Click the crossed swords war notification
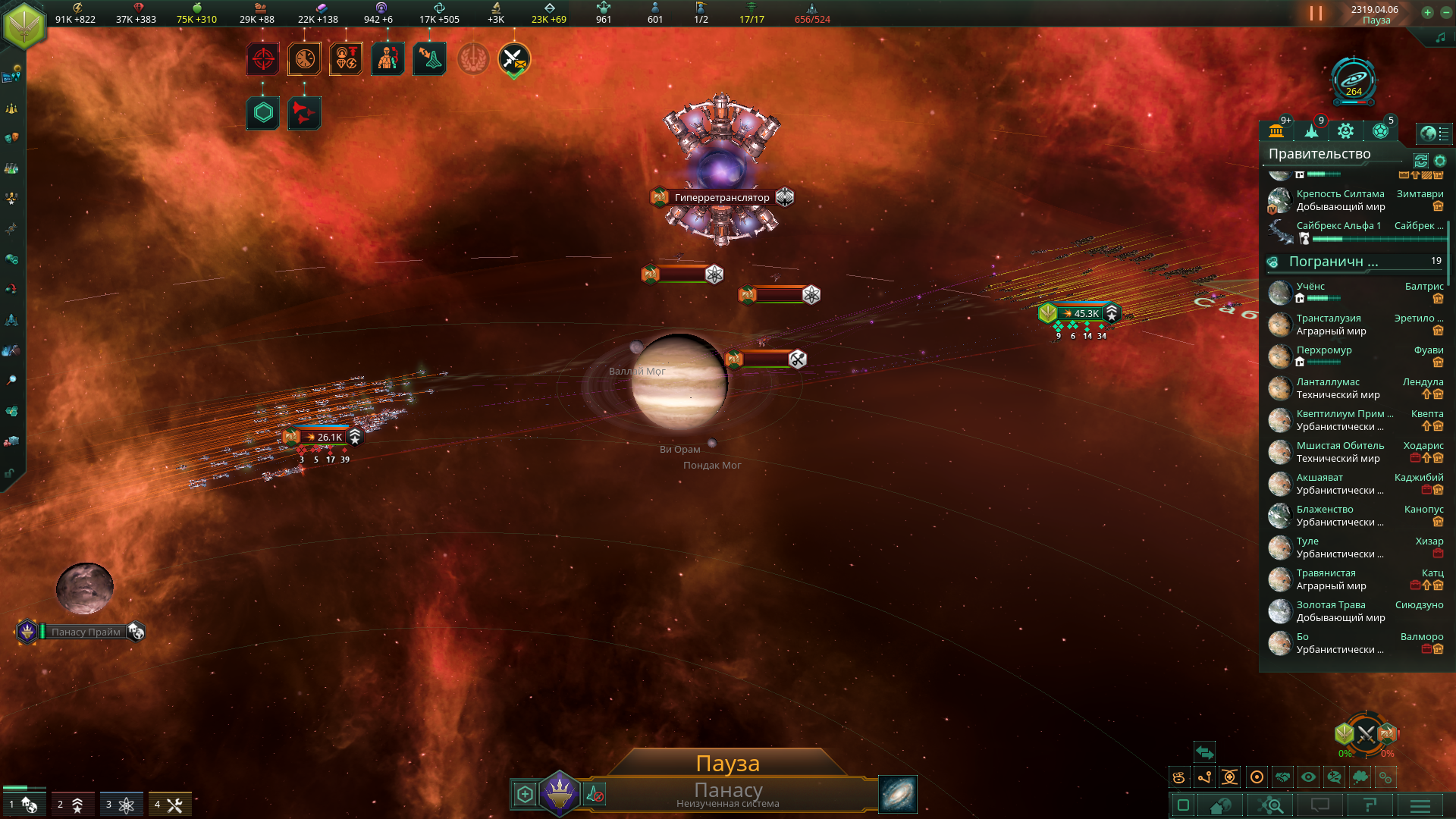The width and height of the screenshot is (1456, 819). 513,59
